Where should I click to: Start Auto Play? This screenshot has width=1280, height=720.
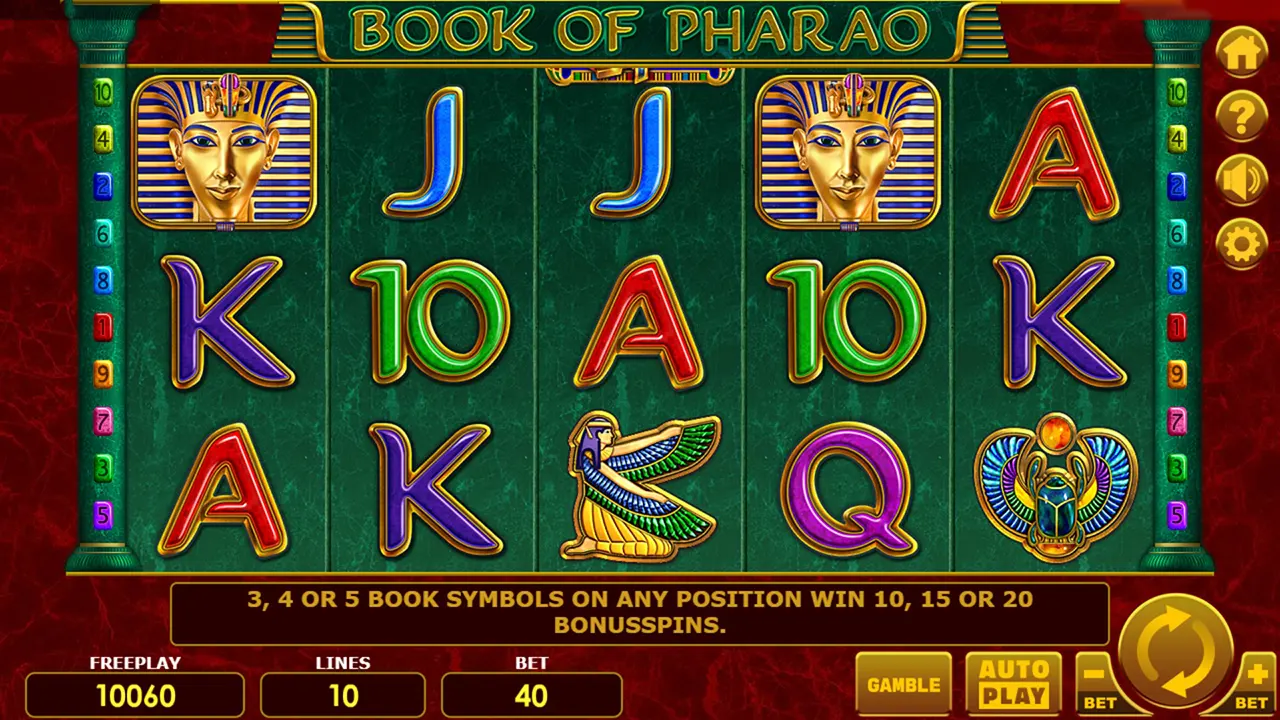click(1014, 684)
